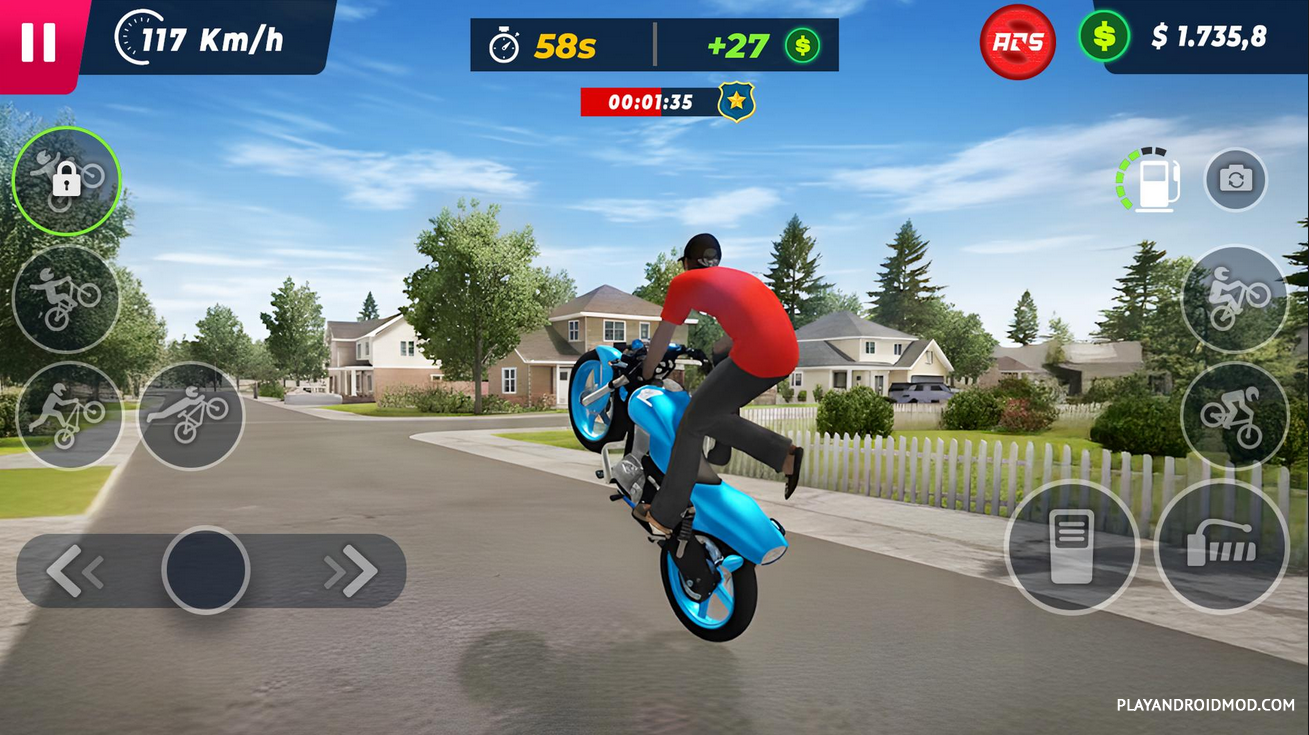Select the locked stunt with padlock icon

pos(66,181)
